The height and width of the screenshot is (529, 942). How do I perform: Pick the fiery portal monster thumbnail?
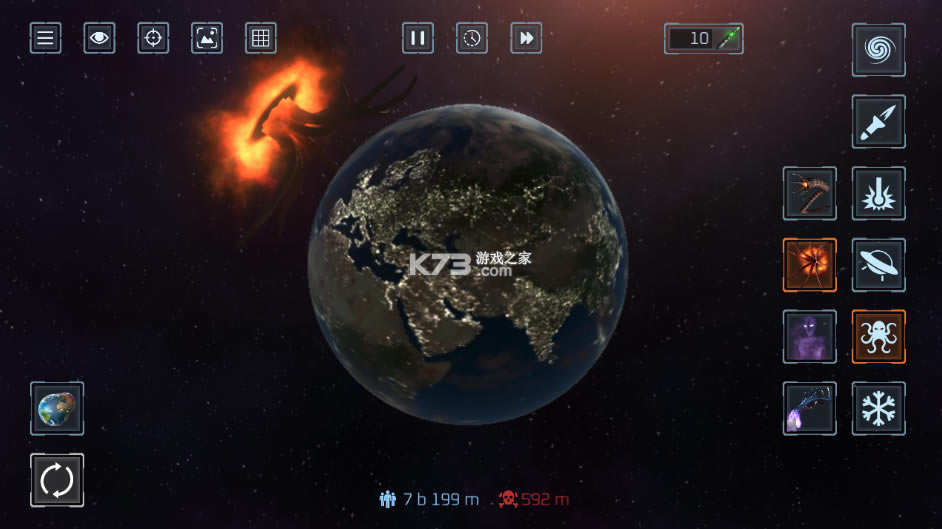pos(810,265)
